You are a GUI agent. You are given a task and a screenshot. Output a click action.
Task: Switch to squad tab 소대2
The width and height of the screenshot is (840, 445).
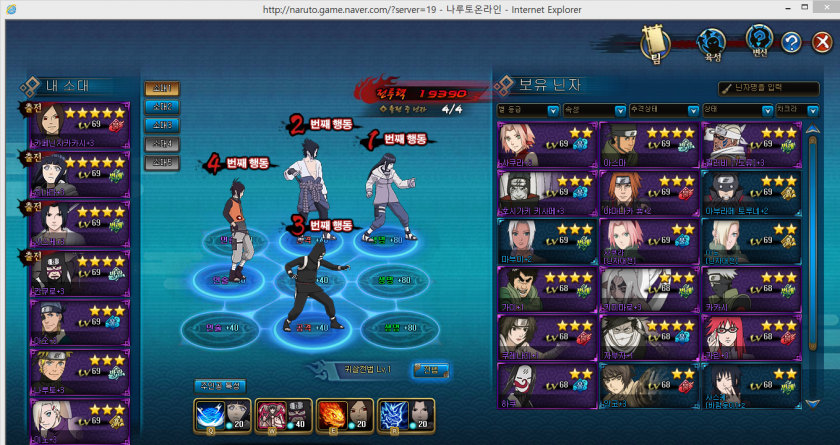[162, 107]
